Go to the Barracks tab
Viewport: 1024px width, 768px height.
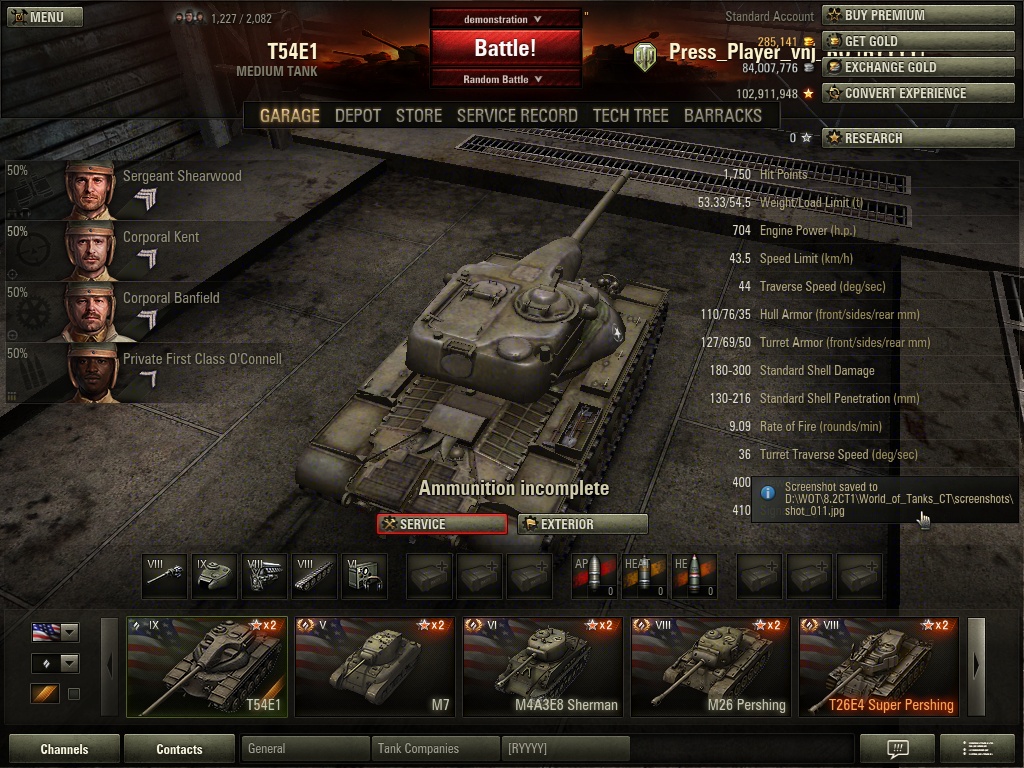click(722, 116)
